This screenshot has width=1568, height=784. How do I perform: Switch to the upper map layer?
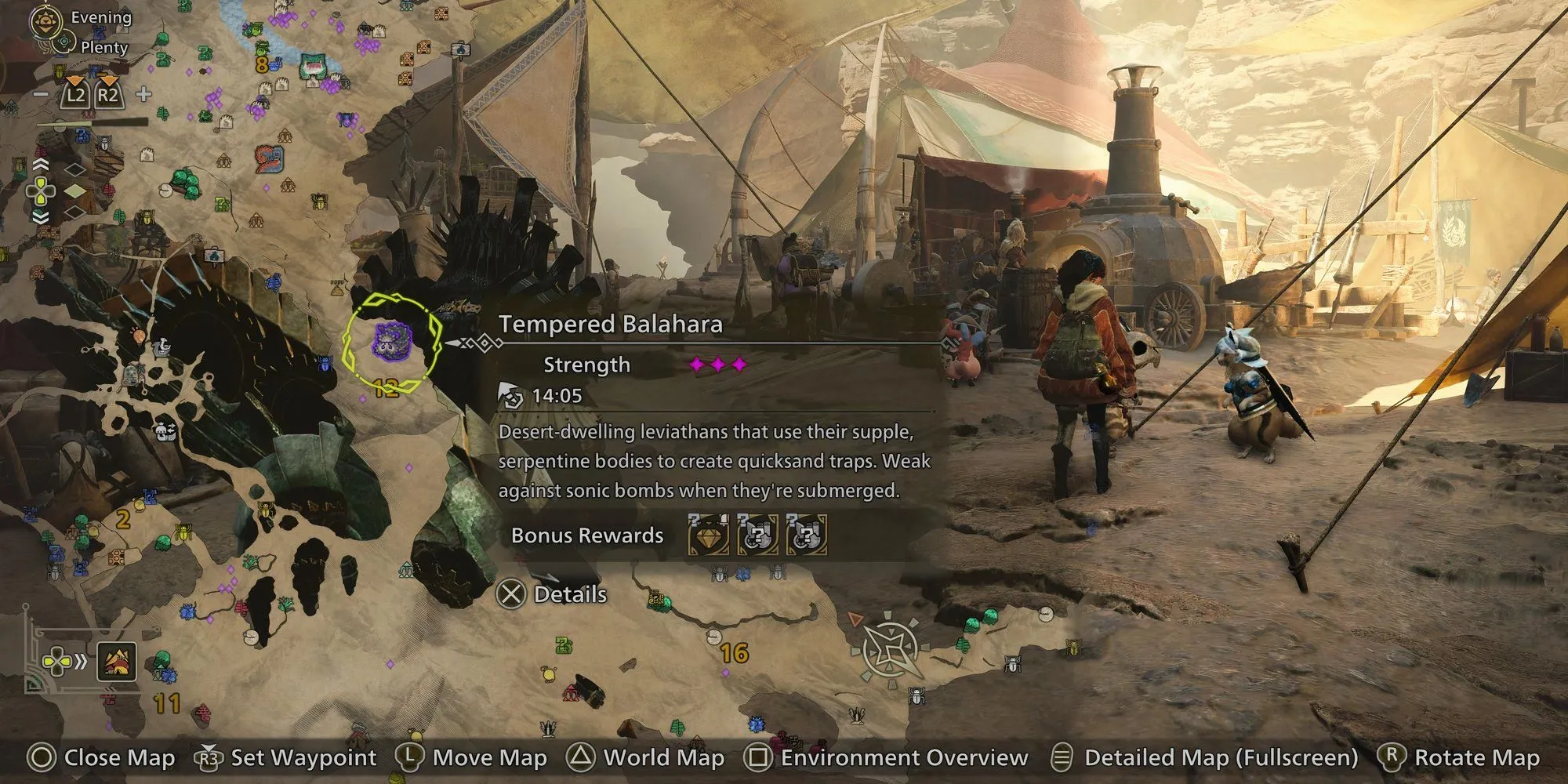click(74, 169)
